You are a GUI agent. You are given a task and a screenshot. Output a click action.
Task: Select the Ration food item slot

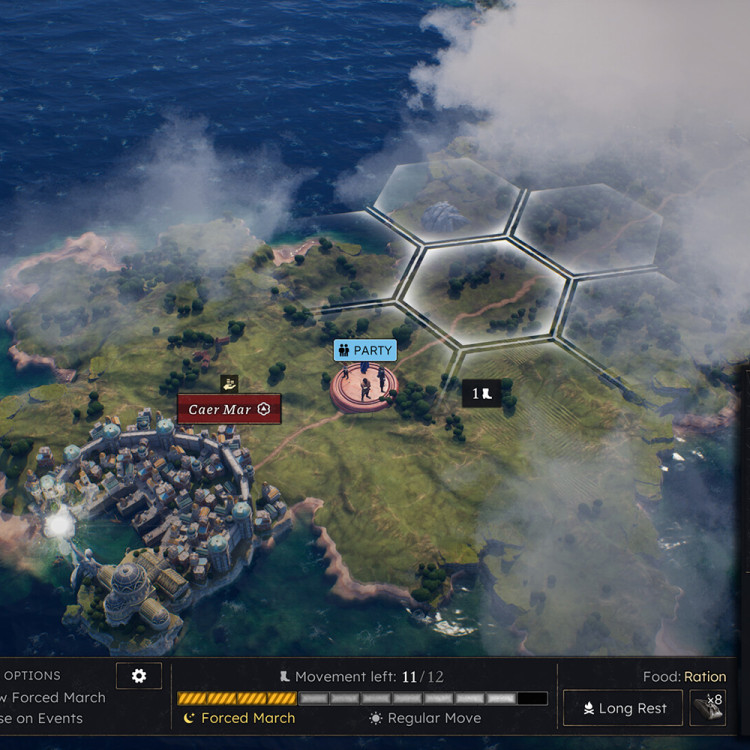(708, 707)
